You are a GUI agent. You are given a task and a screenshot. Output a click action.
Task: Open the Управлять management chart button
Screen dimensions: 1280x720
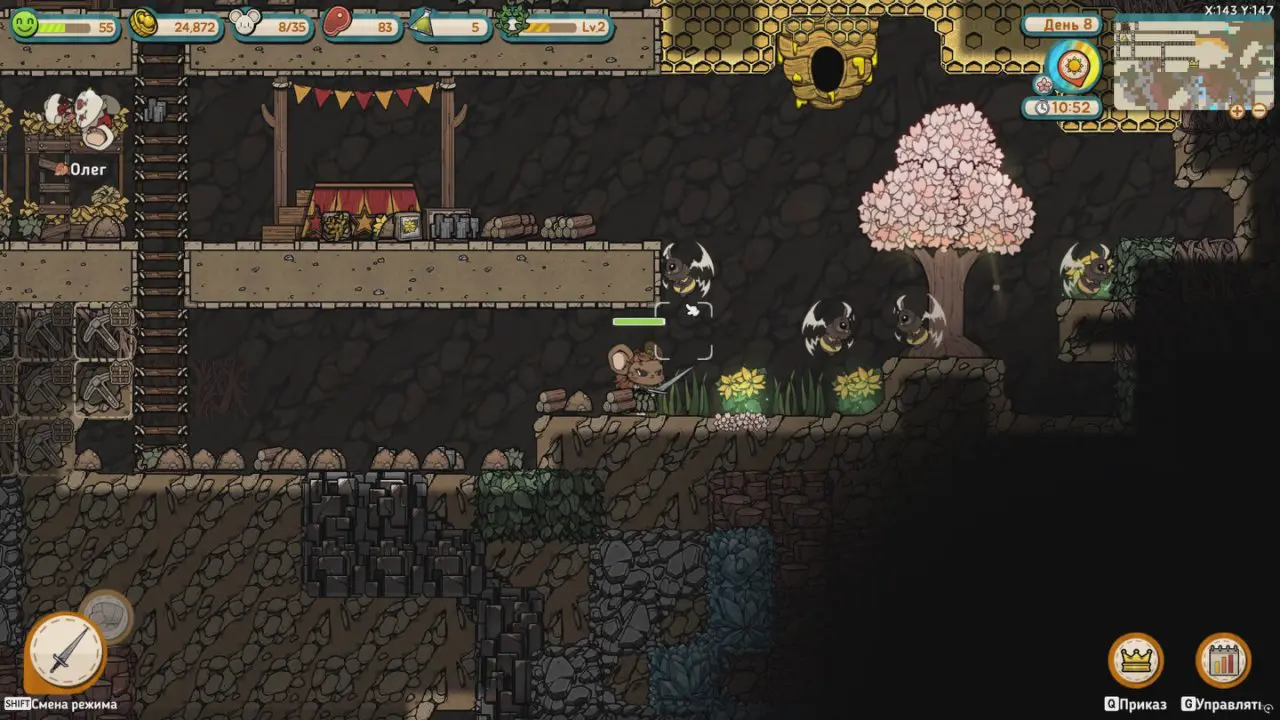pyautogui.click(x=1223, y=660)
